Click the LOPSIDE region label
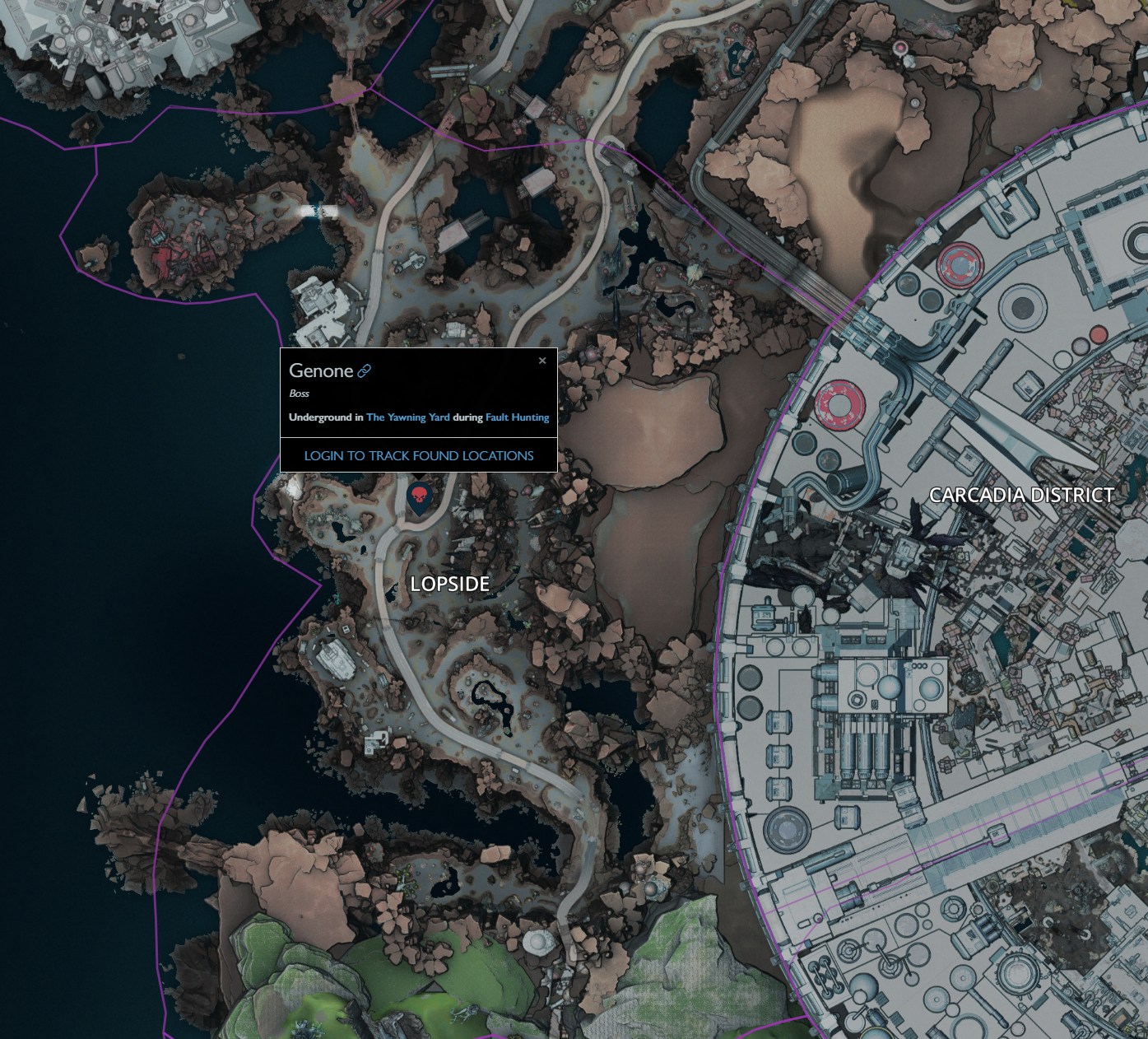The image size is (1148, 1039). point(451,585)
